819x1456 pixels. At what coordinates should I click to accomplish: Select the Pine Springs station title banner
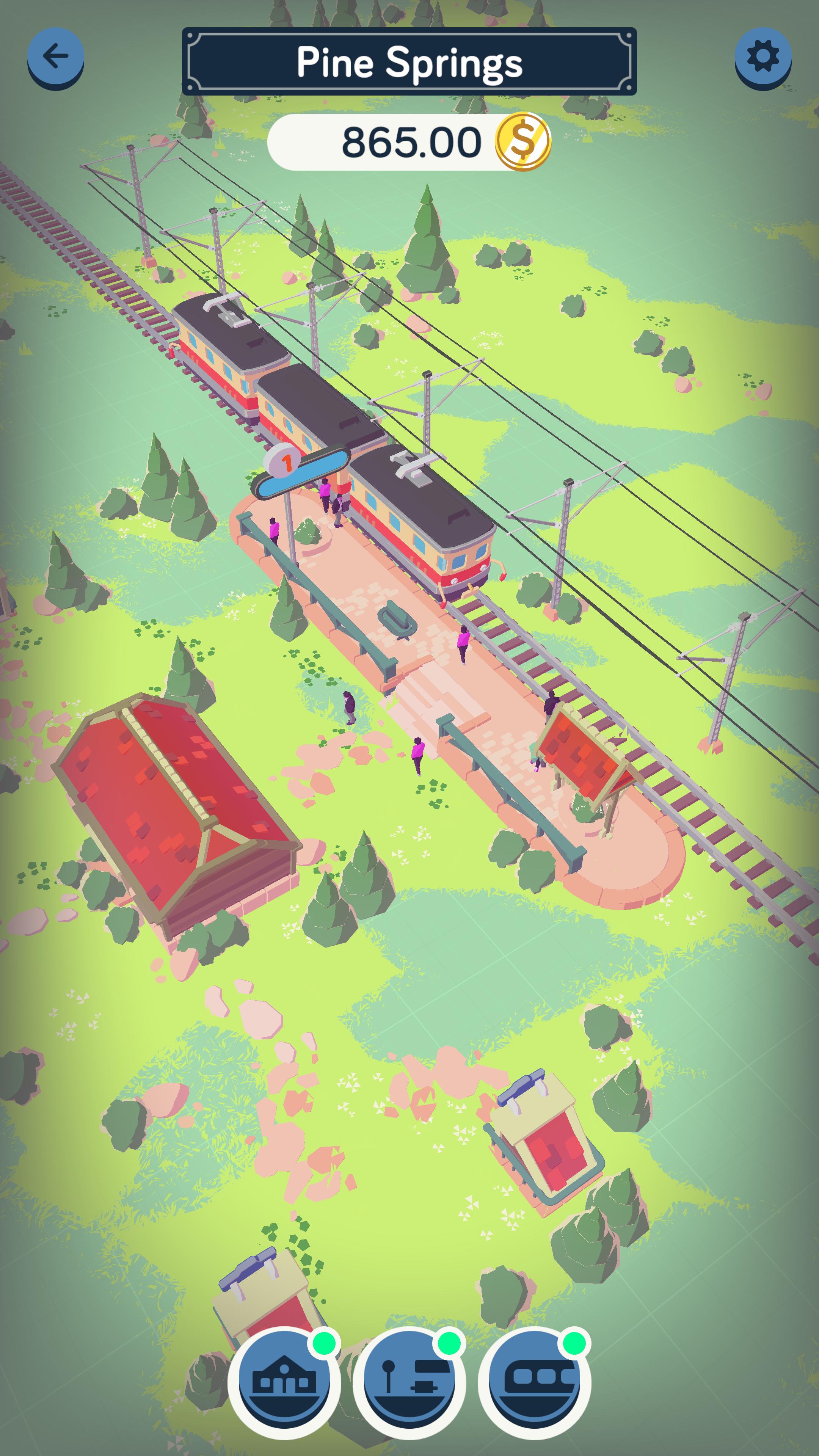[x=409, y=61]
